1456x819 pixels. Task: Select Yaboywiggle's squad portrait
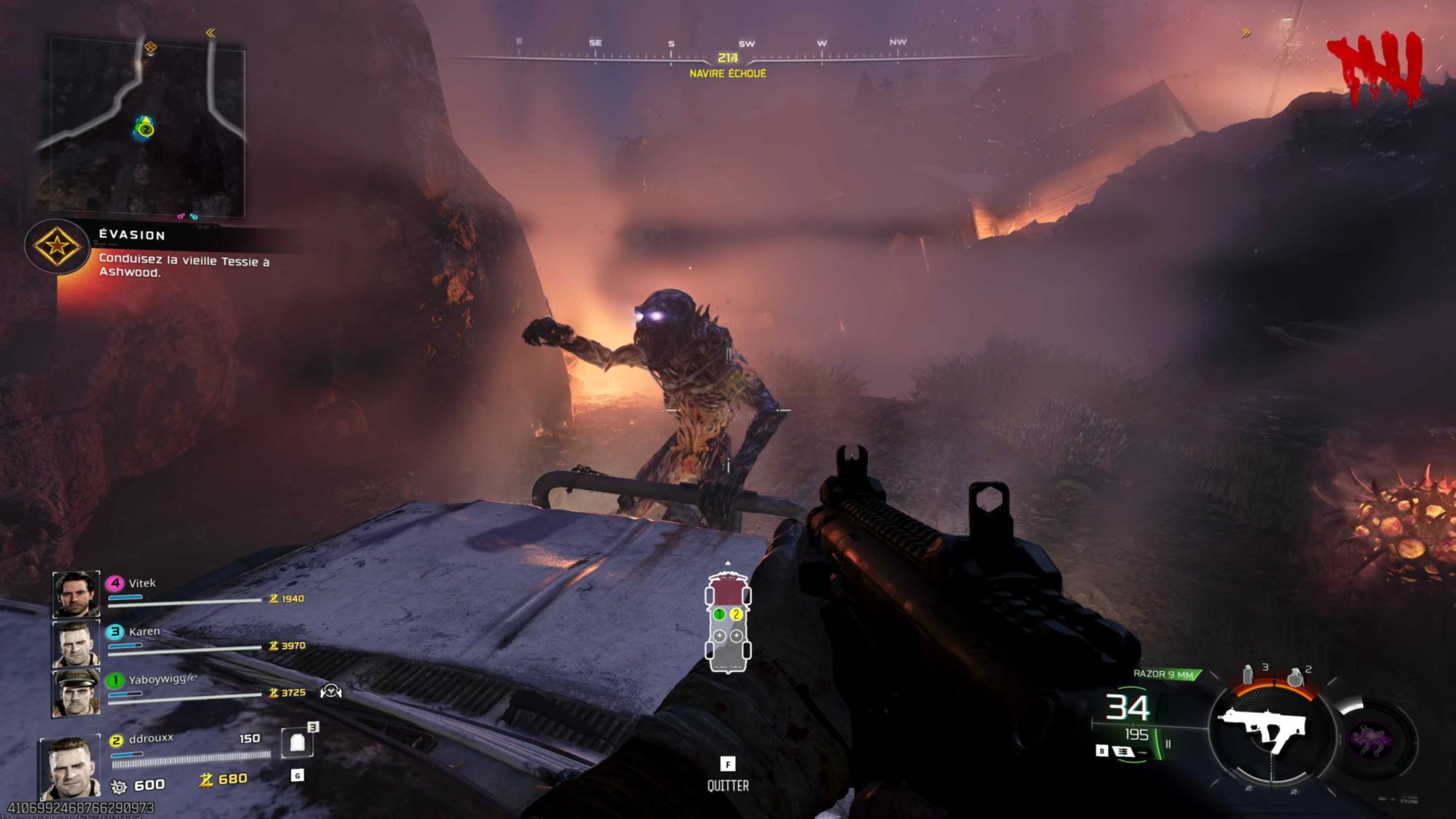coord(76,692)
